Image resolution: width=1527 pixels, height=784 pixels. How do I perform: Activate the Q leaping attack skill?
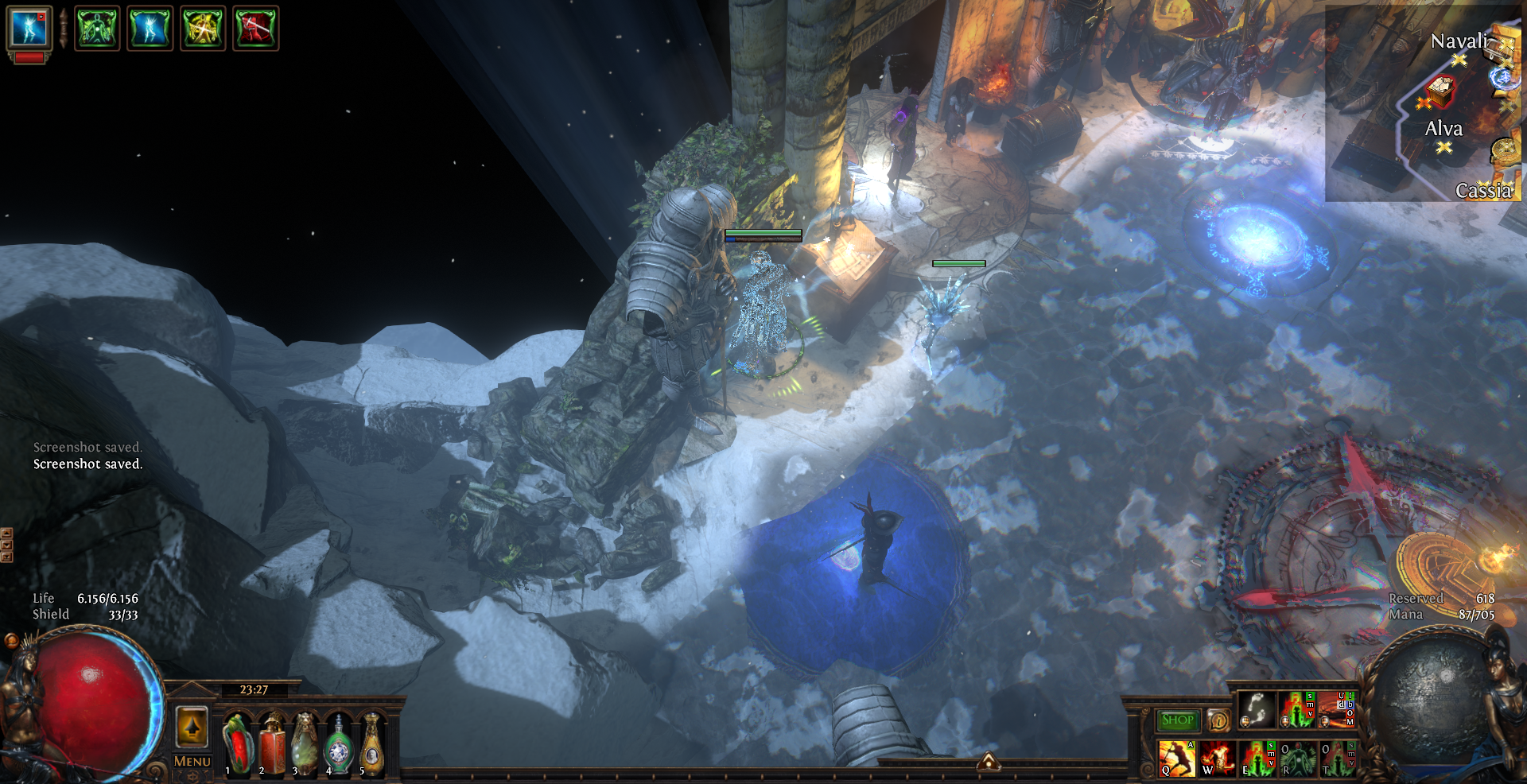pyautogui.click(x=1176, y=758)
